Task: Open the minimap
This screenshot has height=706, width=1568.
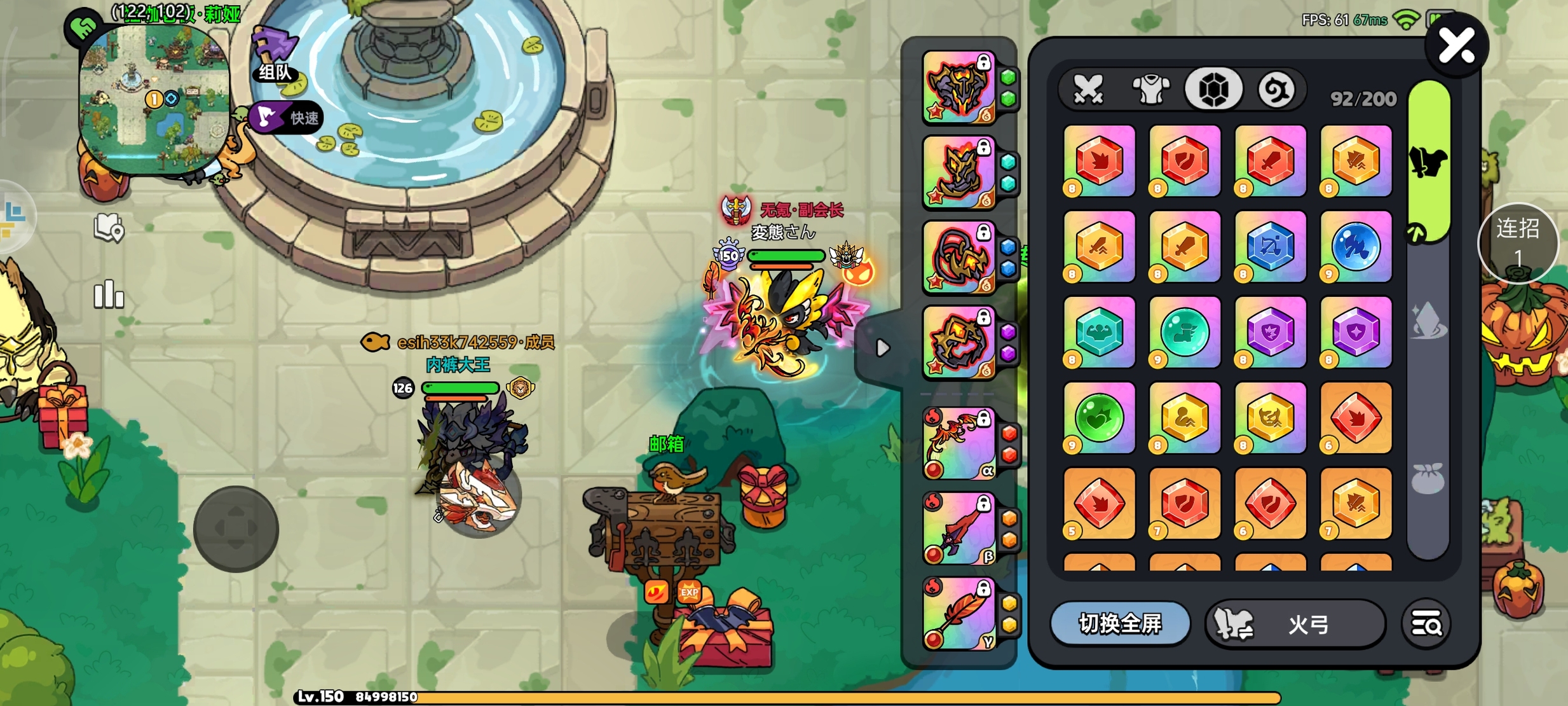Action: (x=154, y=99)
